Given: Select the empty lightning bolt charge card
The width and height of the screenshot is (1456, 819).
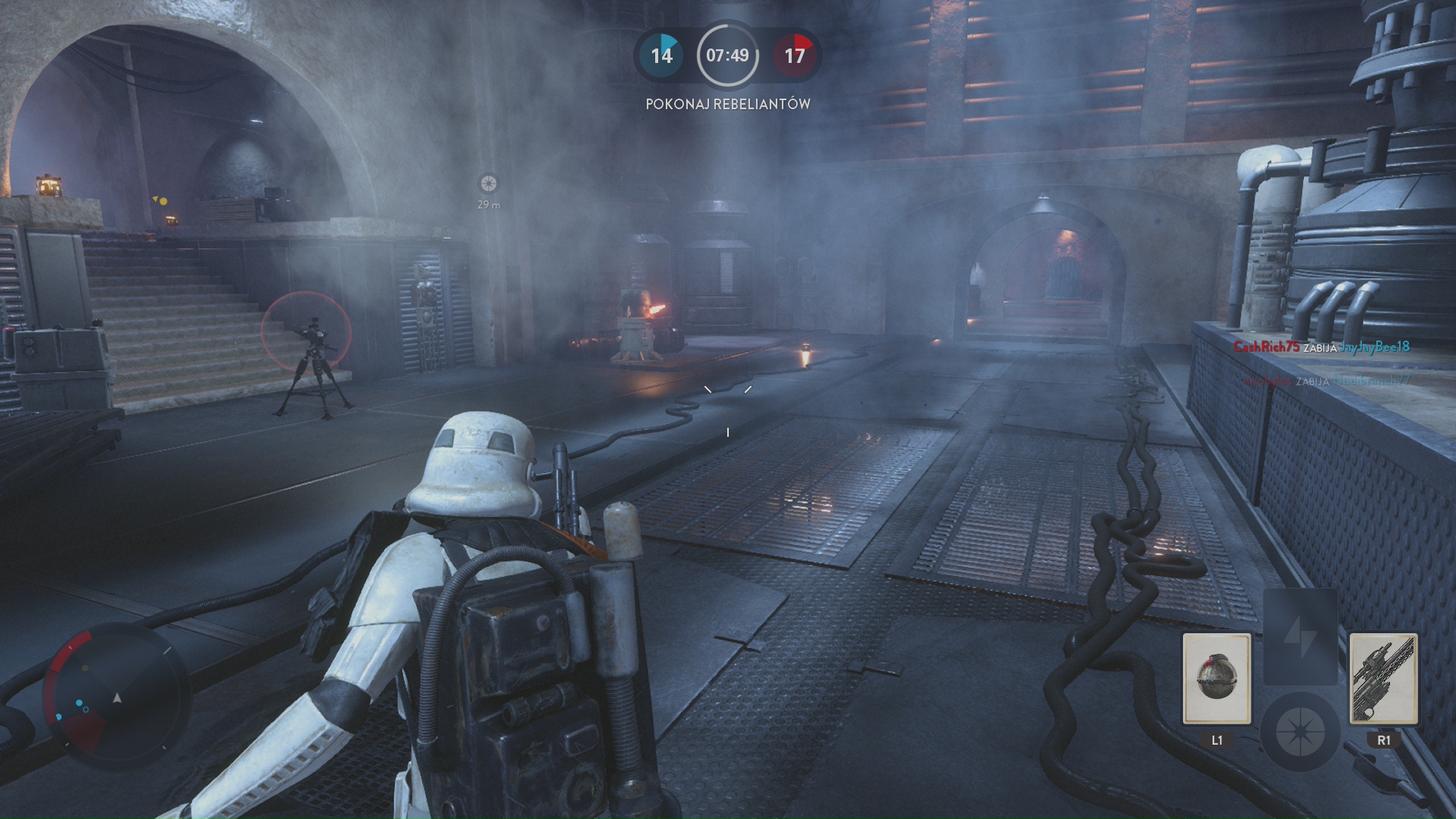Looking at the screenshot, I should [x=1300, y=635].
